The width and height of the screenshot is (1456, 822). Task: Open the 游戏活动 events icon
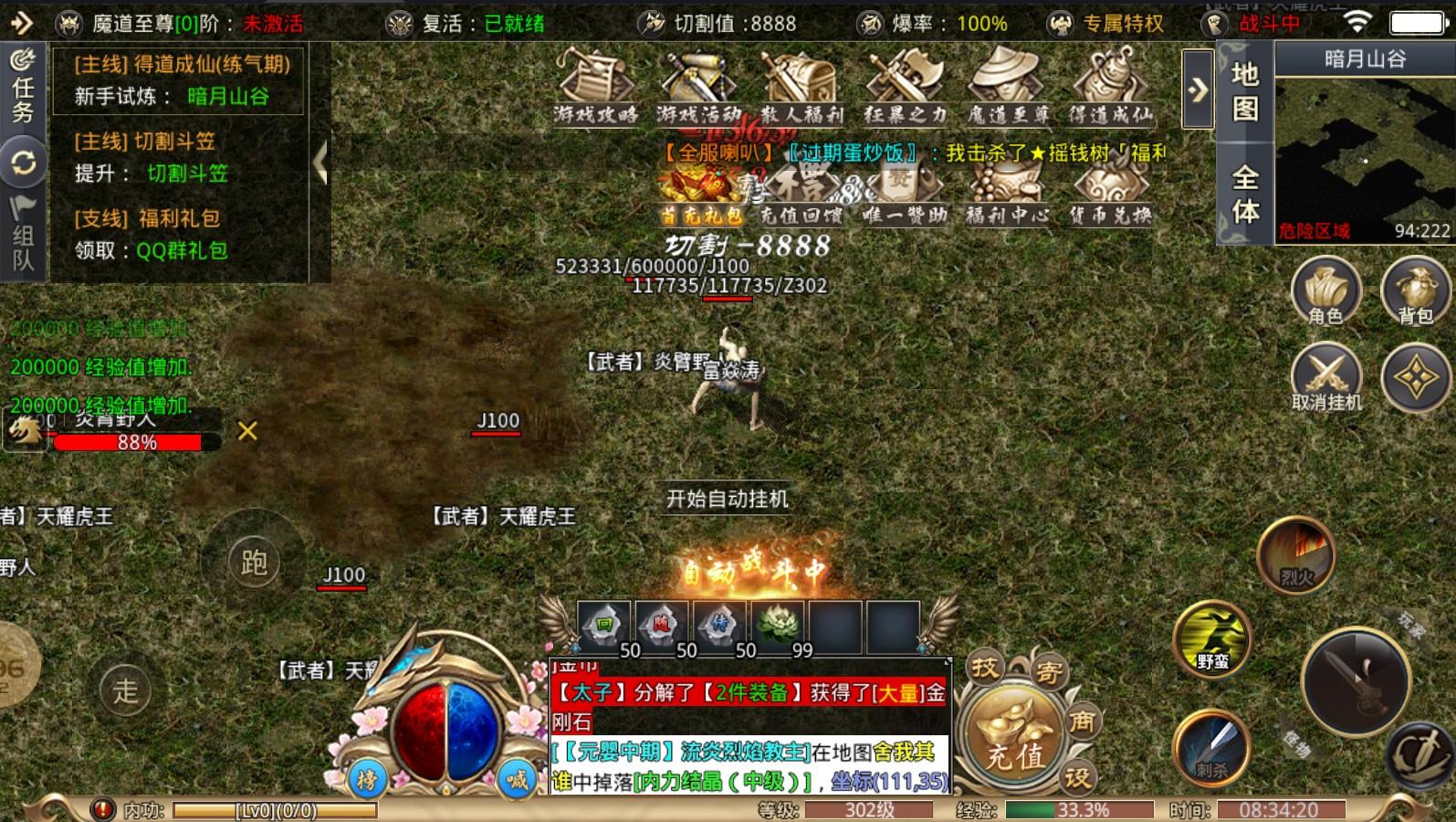[x=698, y=85]
